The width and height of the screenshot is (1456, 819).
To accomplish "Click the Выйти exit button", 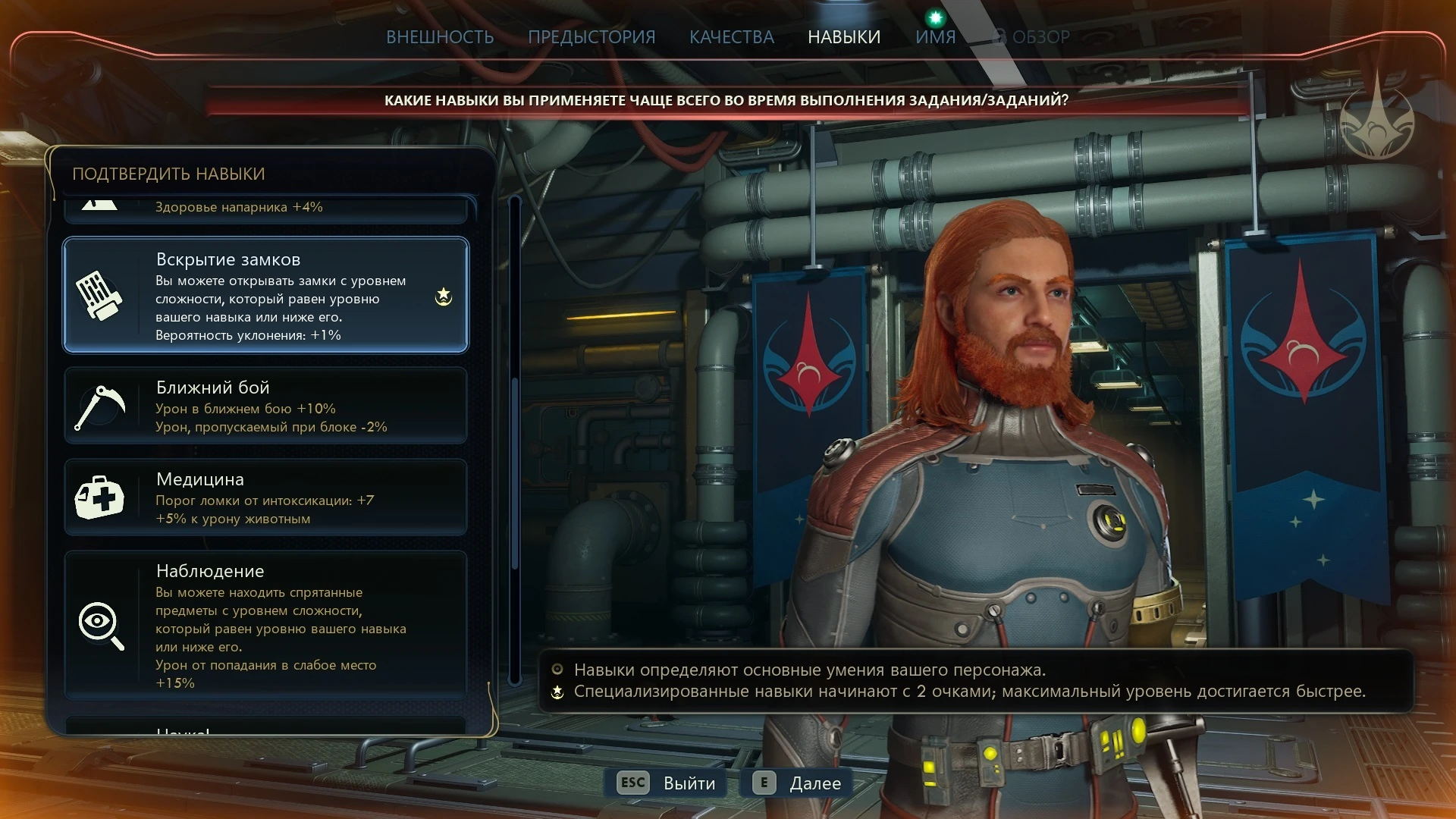I will coord(667,783).
